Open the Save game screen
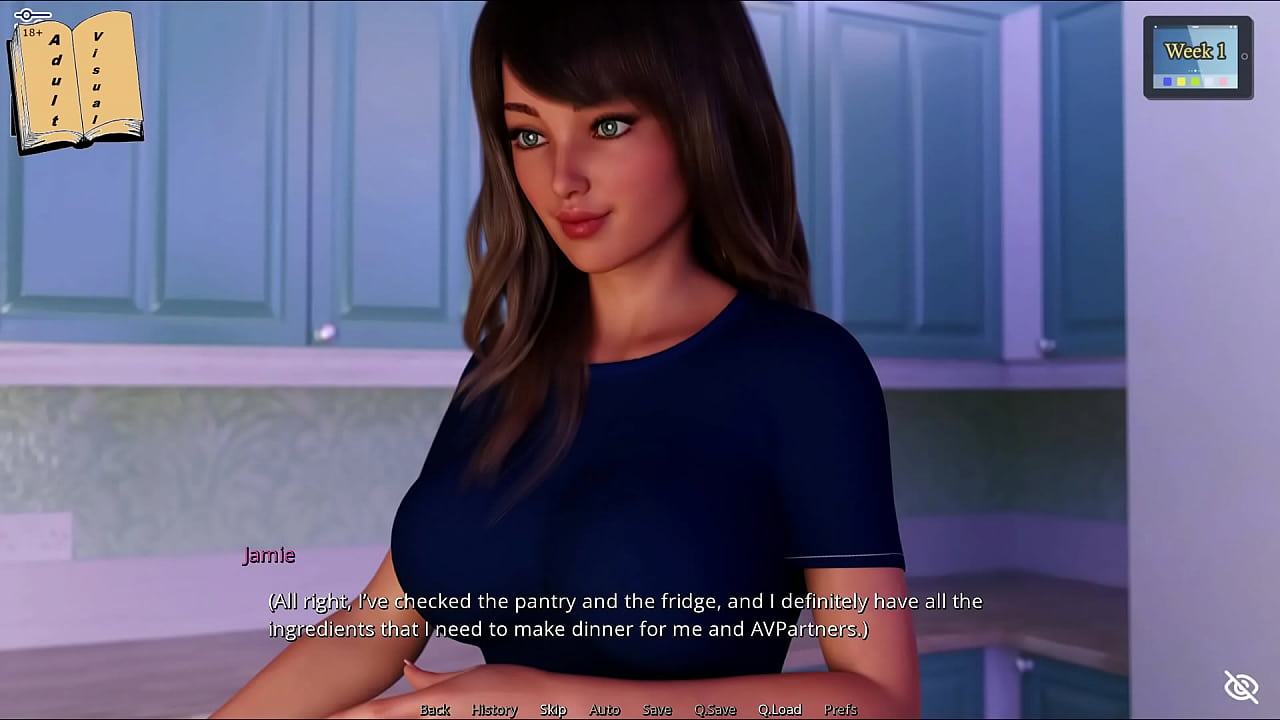The width and height of the screenshot is (1280, 720). [x=657, y=710]
